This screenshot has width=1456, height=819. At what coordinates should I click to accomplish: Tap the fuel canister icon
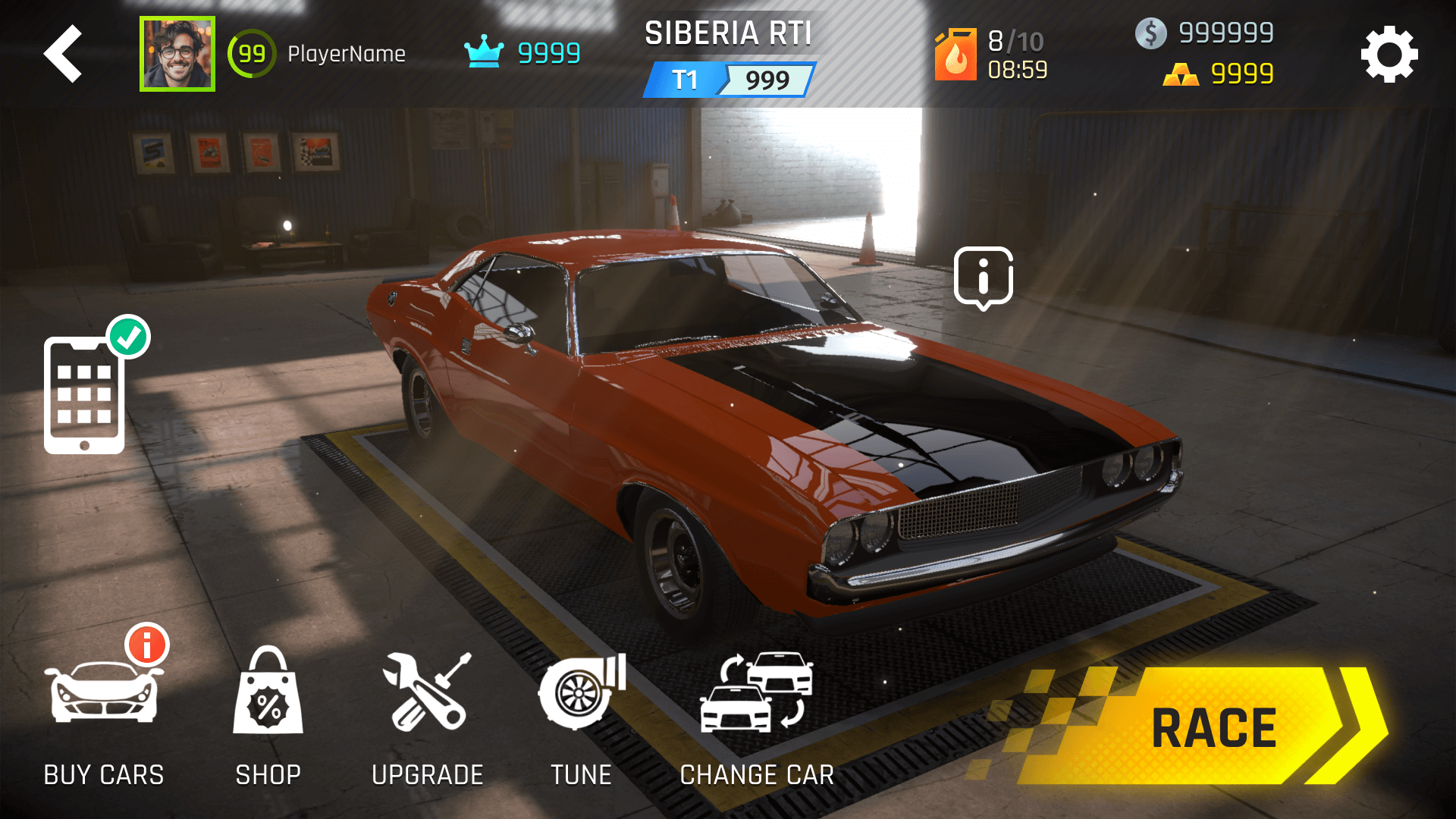pos(955,55)
